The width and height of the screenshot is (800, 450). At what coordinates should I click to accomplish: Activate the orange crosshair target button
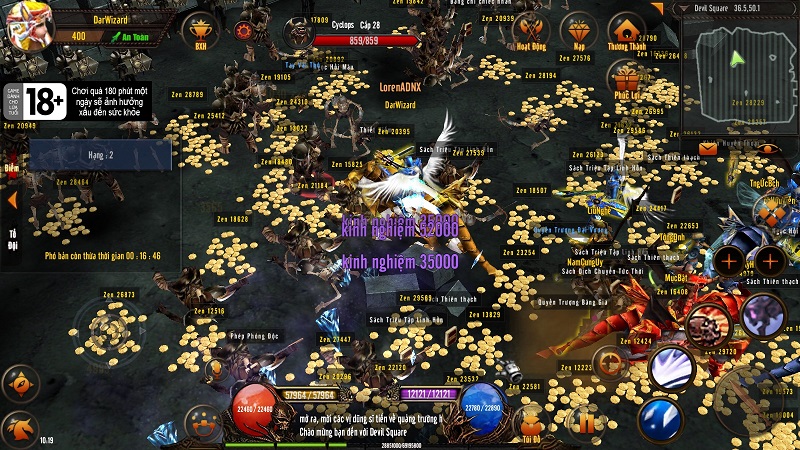point(608,361)
